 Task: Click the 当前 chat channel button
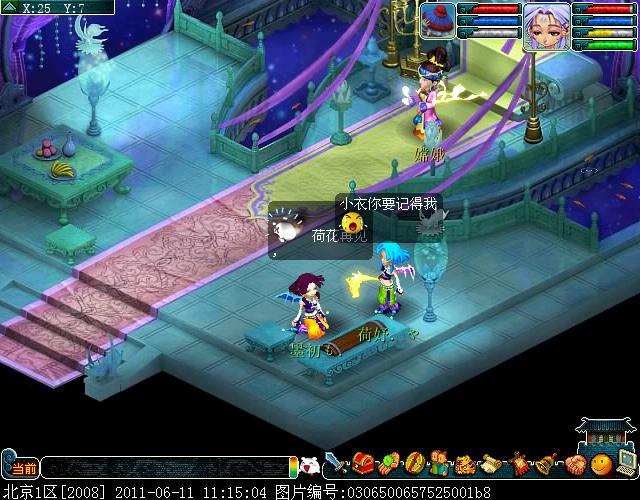(x=20, y=468)
